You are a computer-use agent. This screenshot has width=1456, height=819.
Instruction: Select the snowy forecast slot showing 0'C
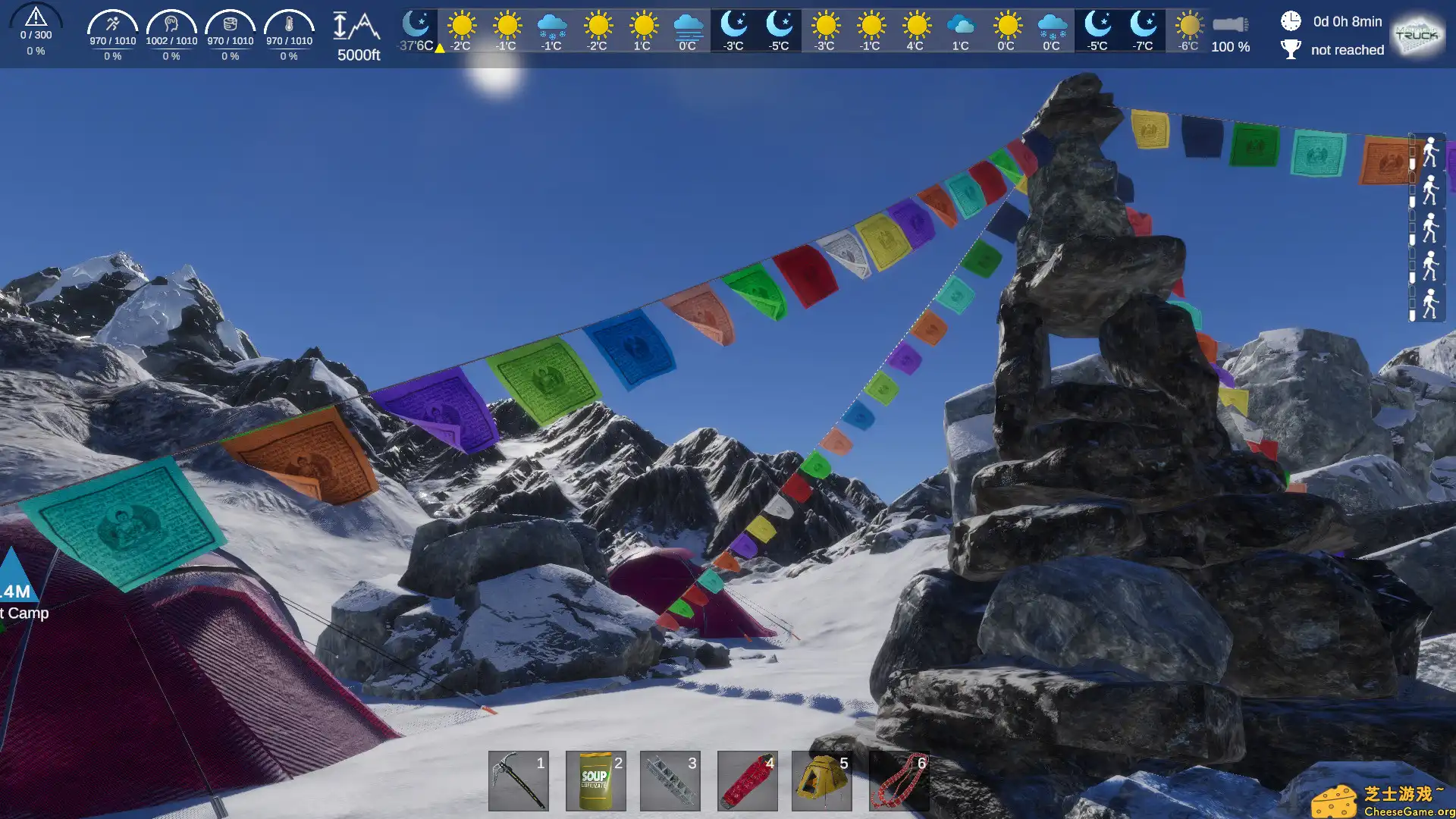pyautogui.click(x=1050, y=30)
